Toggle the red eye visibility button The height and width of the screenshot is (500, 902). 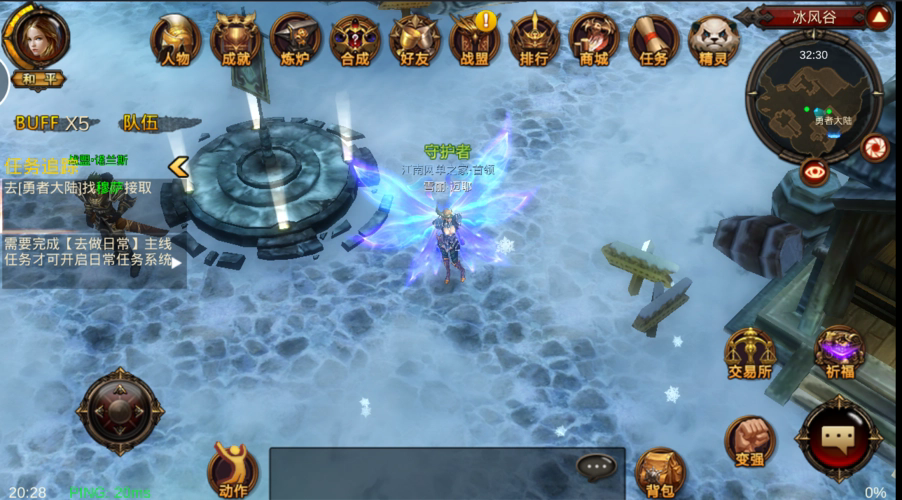point(814,172)
